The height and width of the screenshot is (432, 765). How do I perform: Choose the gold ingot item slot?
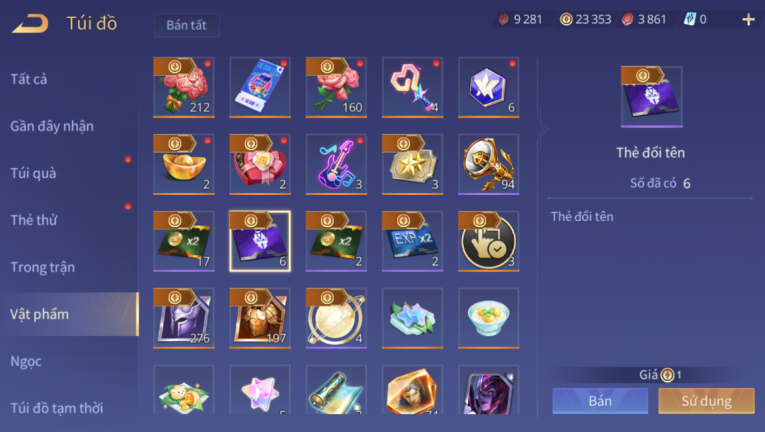[184, 164]
